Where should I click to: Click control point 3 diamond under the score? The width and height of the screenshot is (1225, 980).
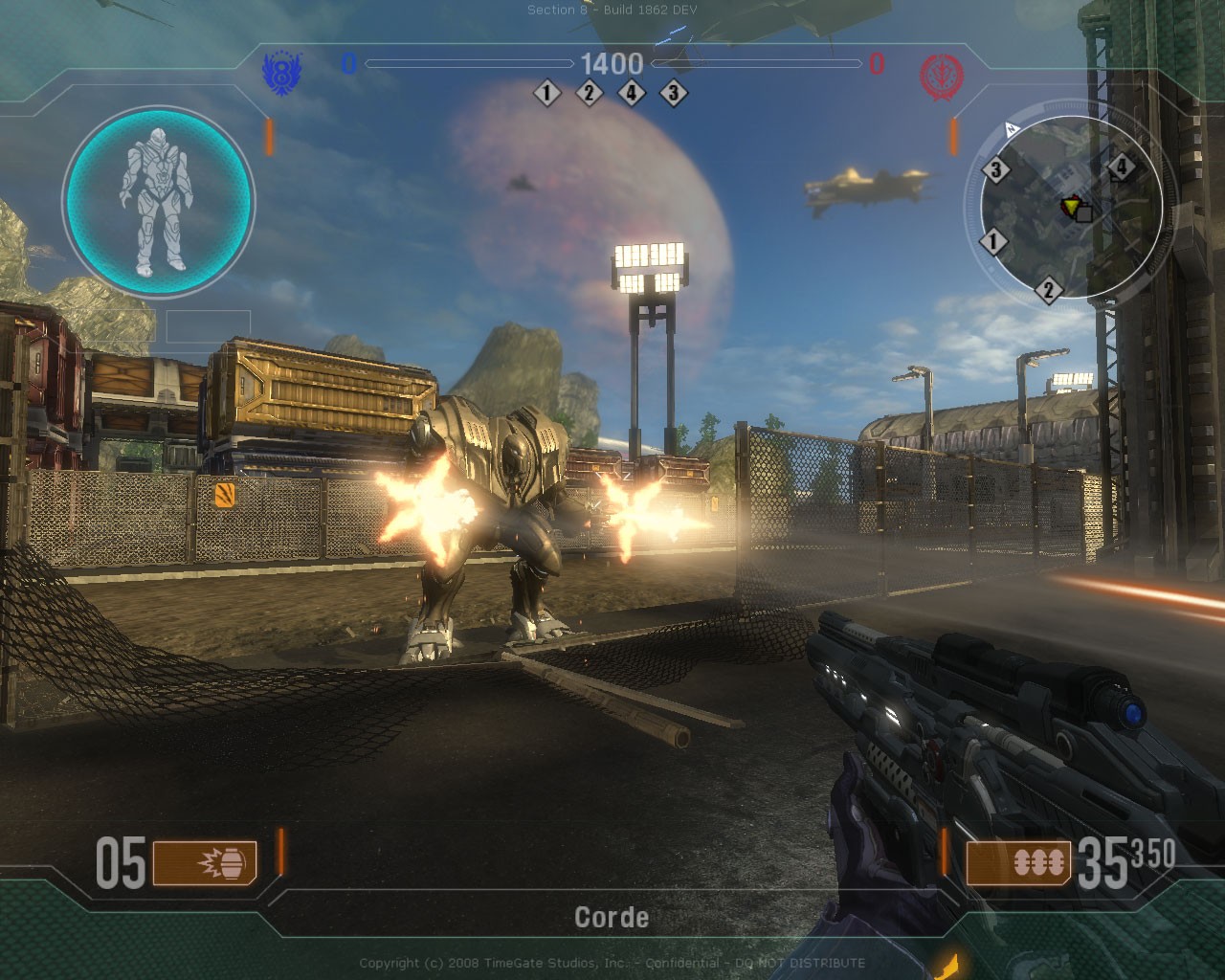click(x=674, y=93)
